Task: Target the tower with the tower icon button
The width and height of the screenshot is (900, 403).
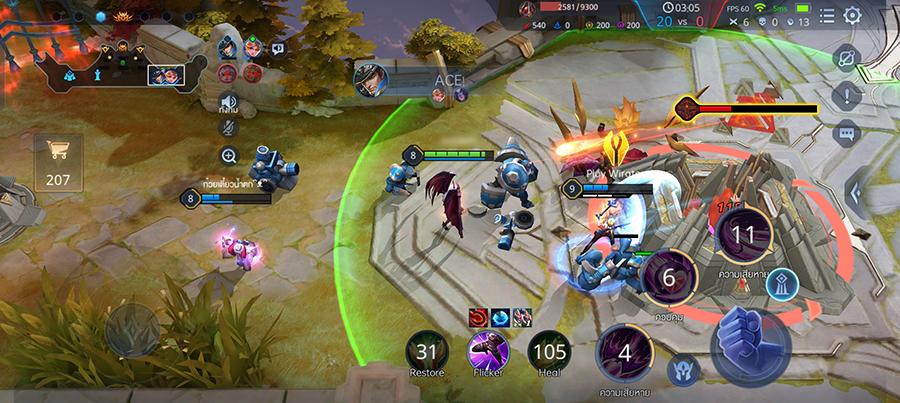Action: 783,285
